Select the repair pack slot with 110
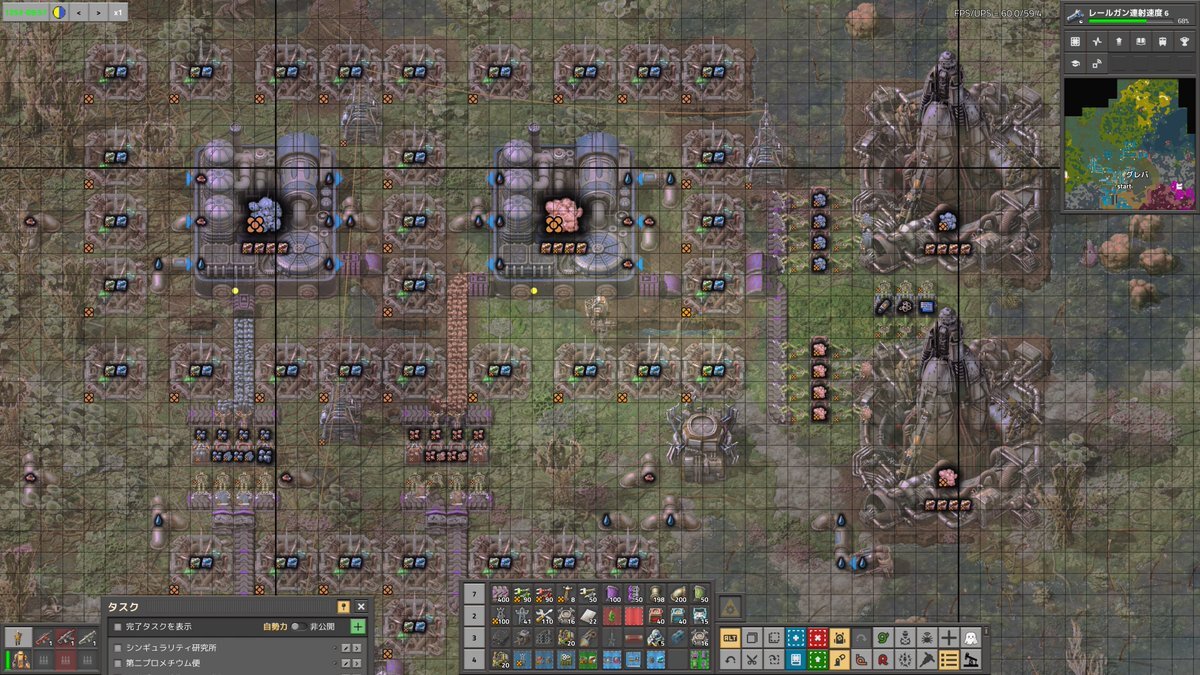Screen dimensions: 1200x675 point(545,616)
